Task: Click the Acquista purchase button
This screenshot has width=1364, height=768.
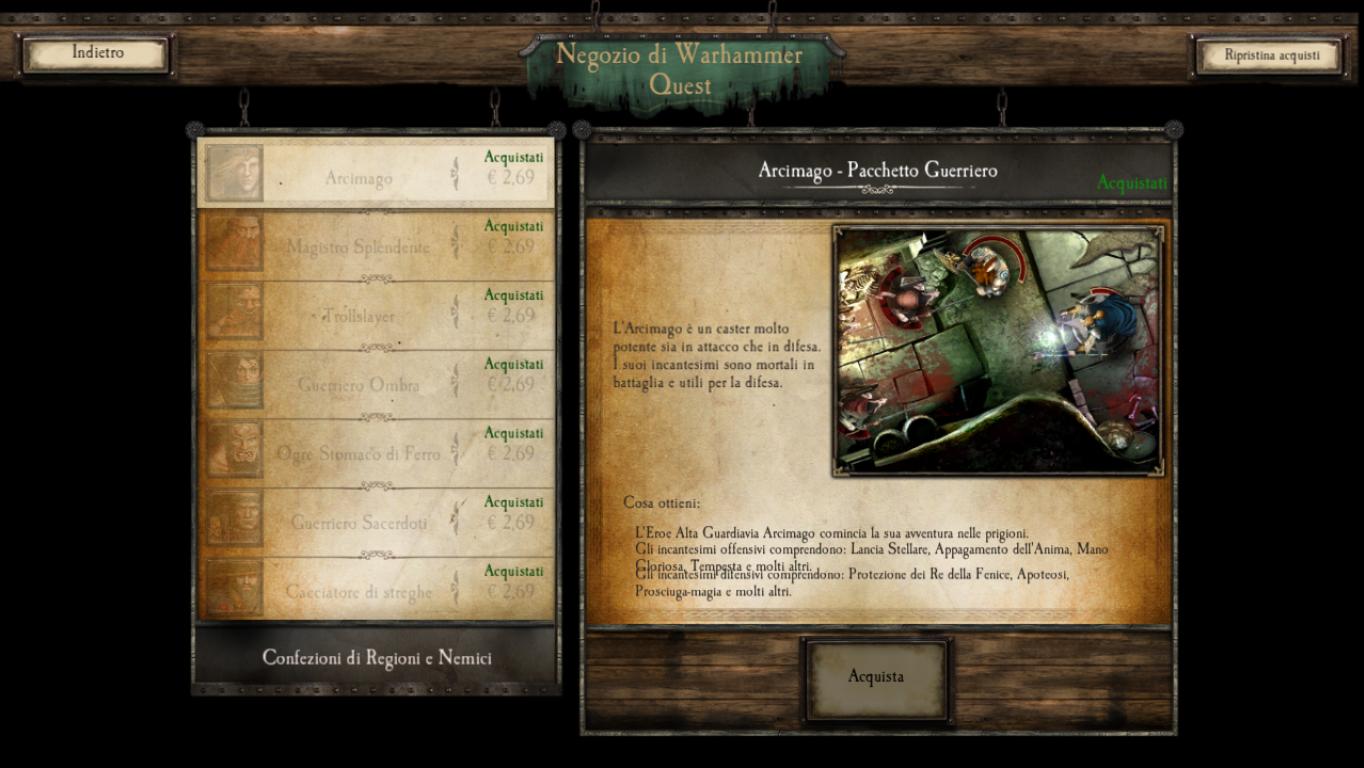Action: coord(876,678)
